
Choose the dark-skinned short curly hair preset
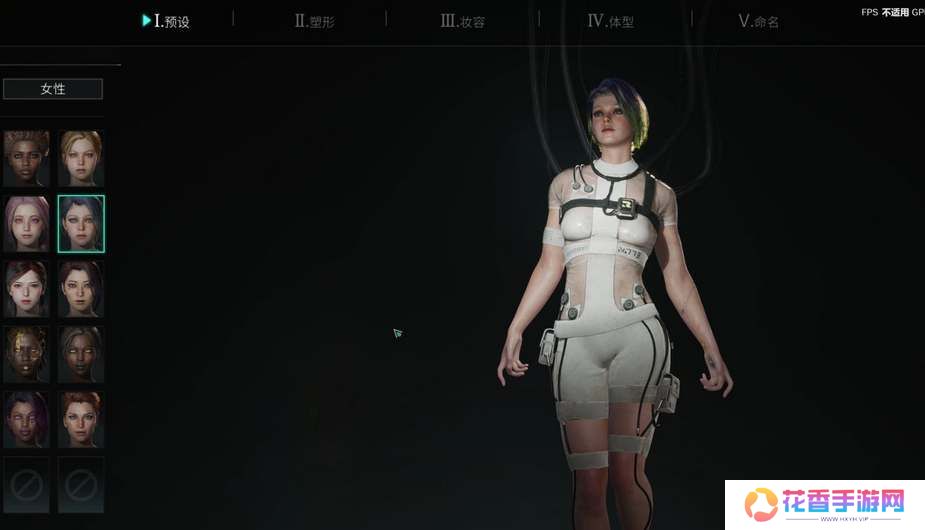point(26,158)
